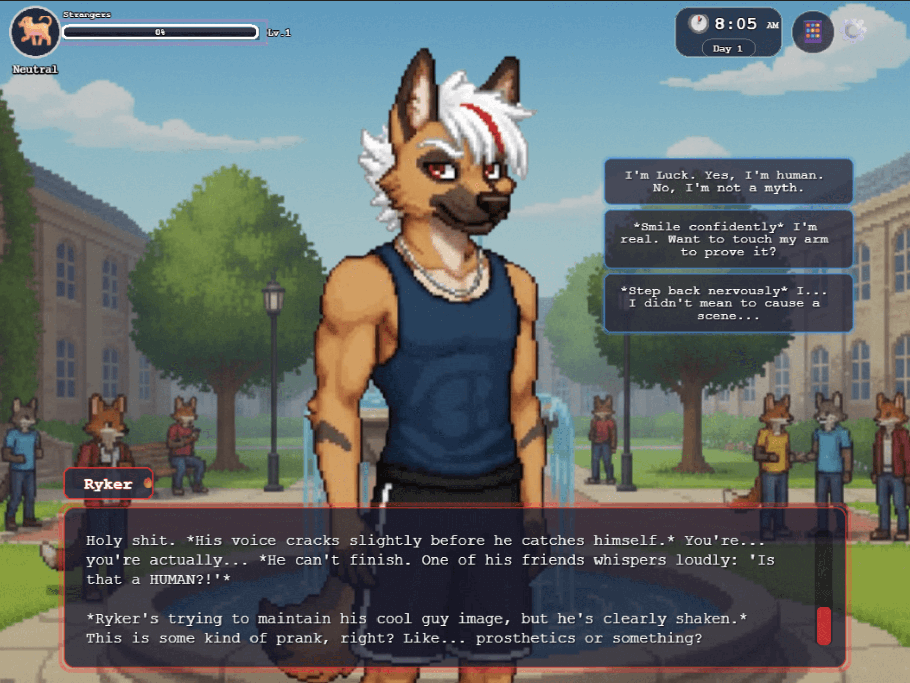Select the "Smile confidently" dialogue option

coord(728,239)
